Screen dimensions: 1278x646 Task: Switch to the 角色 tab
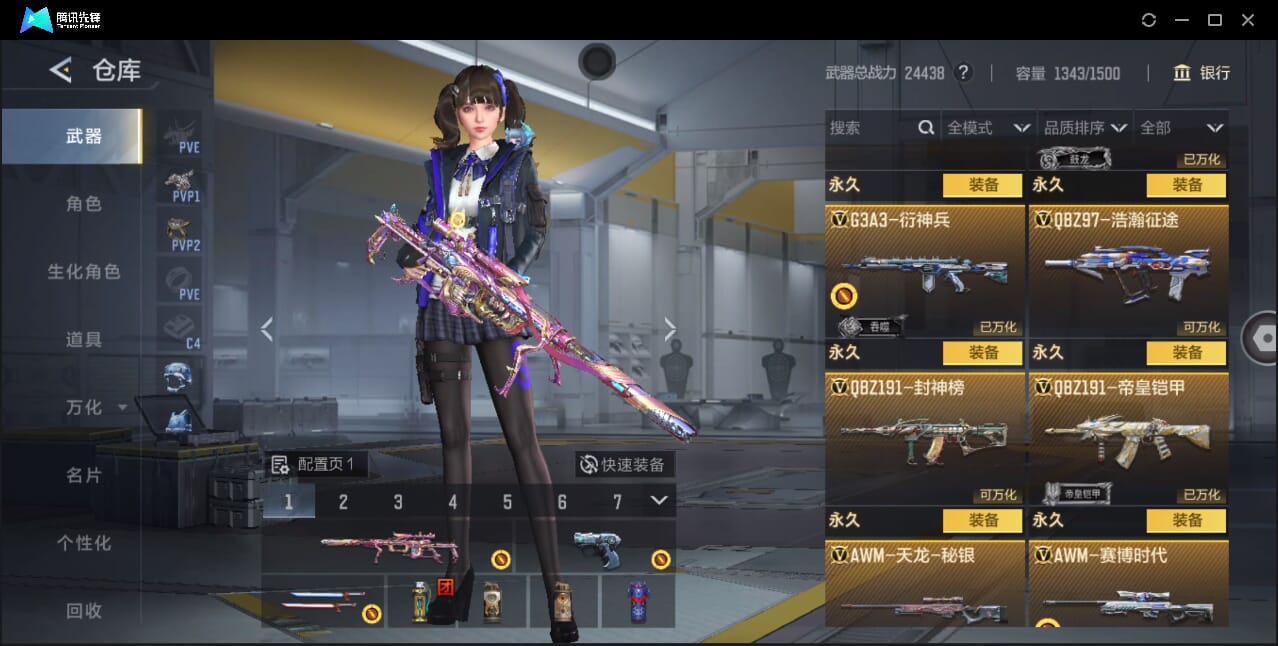pyautogui.click(x=84, y=204)
